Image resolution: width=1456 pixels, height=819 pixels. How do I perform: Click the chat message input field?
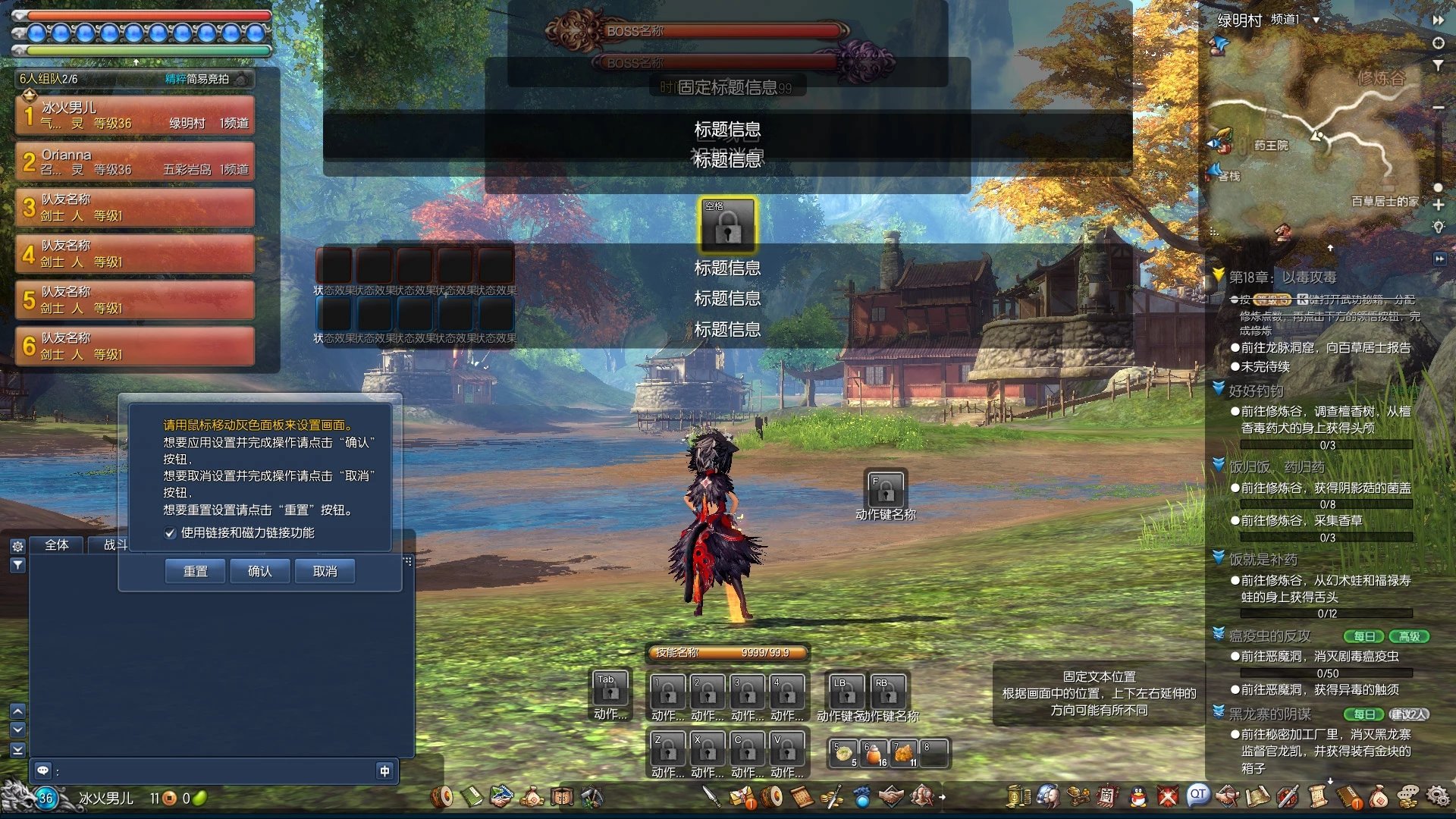pyautogui.click(x=212, y=771)
